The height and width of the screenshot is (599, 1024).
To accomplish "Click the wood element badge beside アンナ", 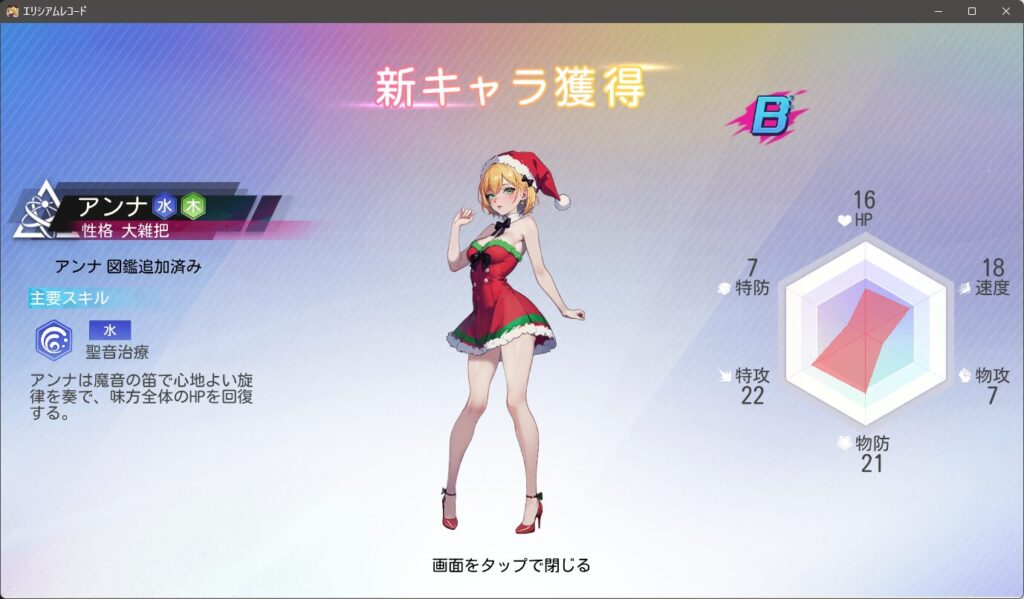I will pyautogui.click(x=193, y=206).
